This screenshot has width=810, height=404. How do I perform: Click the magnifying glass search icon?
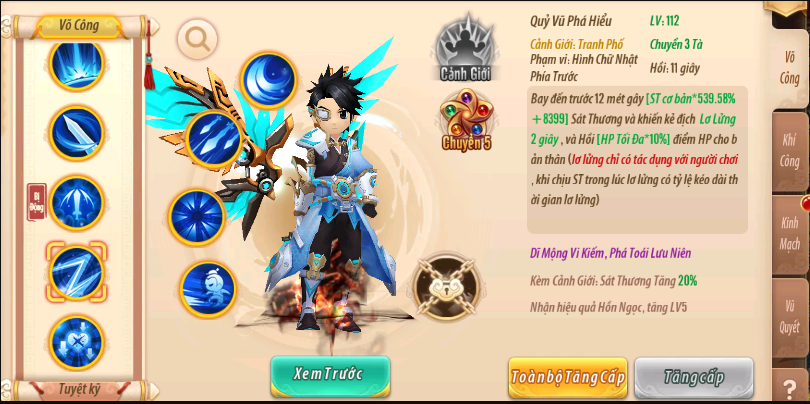point(197,38)
